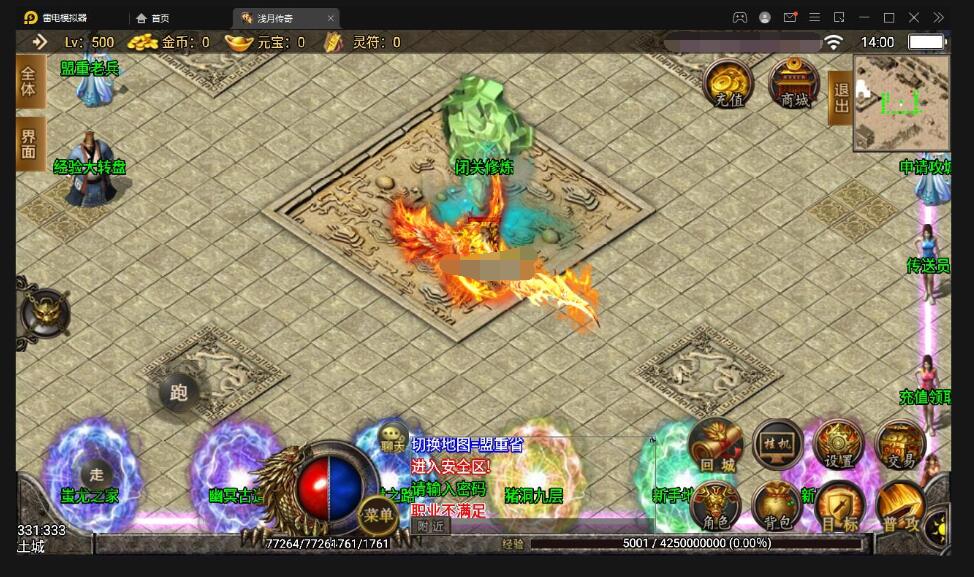Open the 角色 character sheet

coord(715,507)
